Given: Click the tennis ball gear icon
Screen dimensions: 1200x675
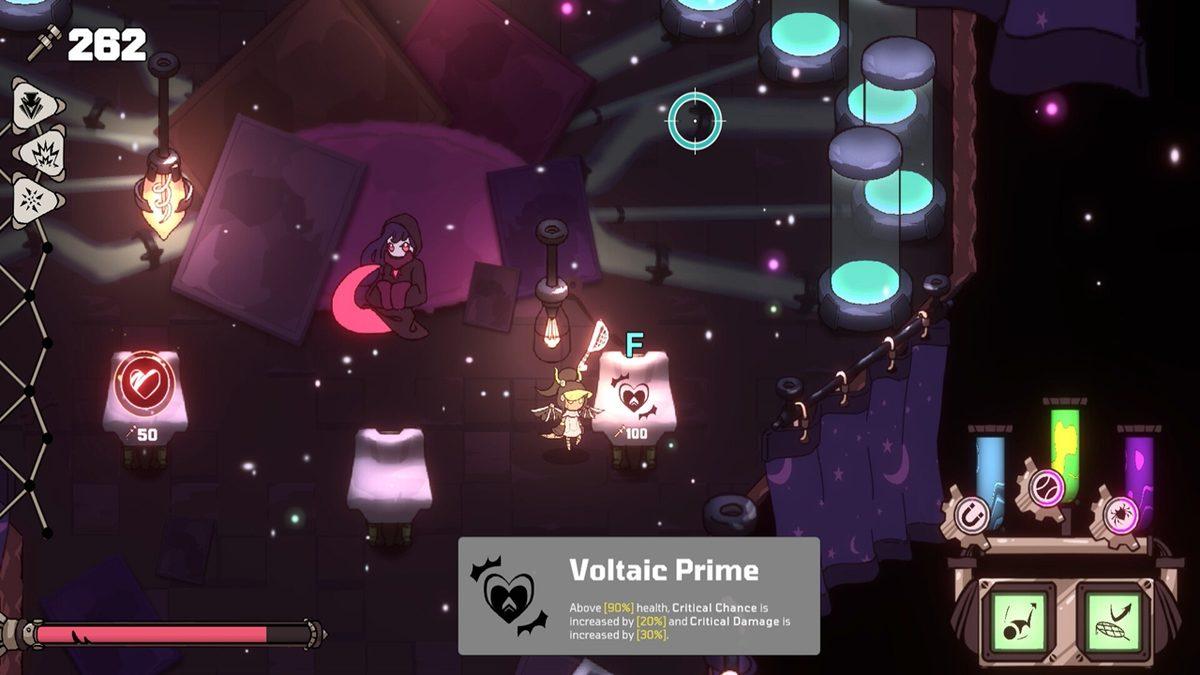Looking at the screenshot, I should coord(1044,487).
